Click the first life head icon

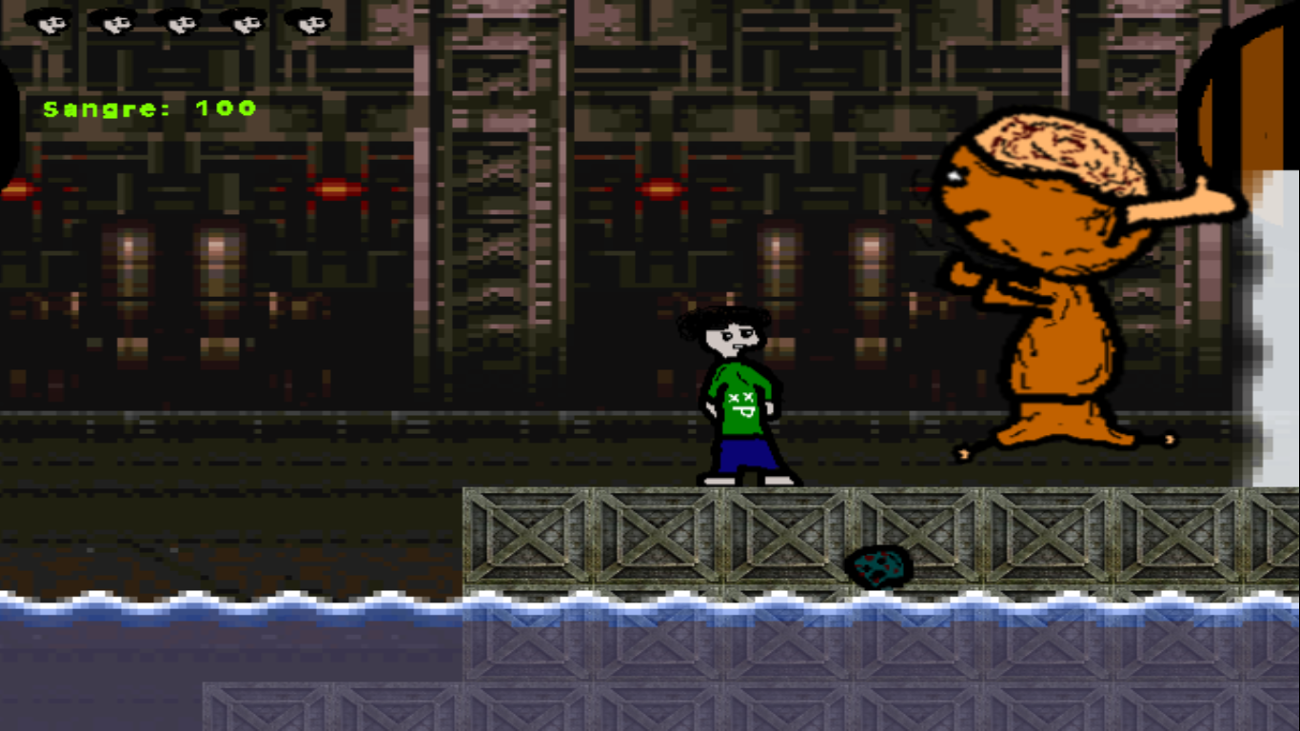coord(47,19)
